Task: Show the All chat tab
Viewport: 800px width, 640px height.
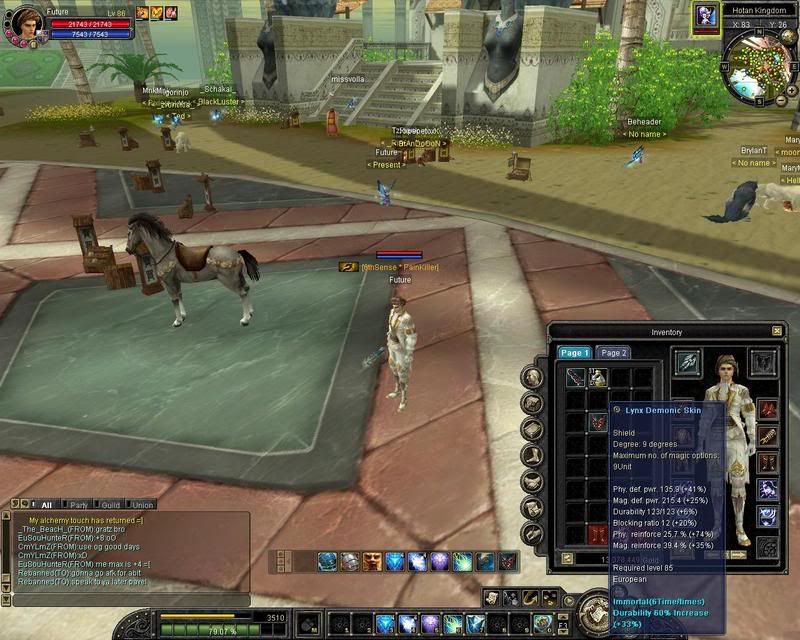Action: pyautogui.click(x=46, y=505)
